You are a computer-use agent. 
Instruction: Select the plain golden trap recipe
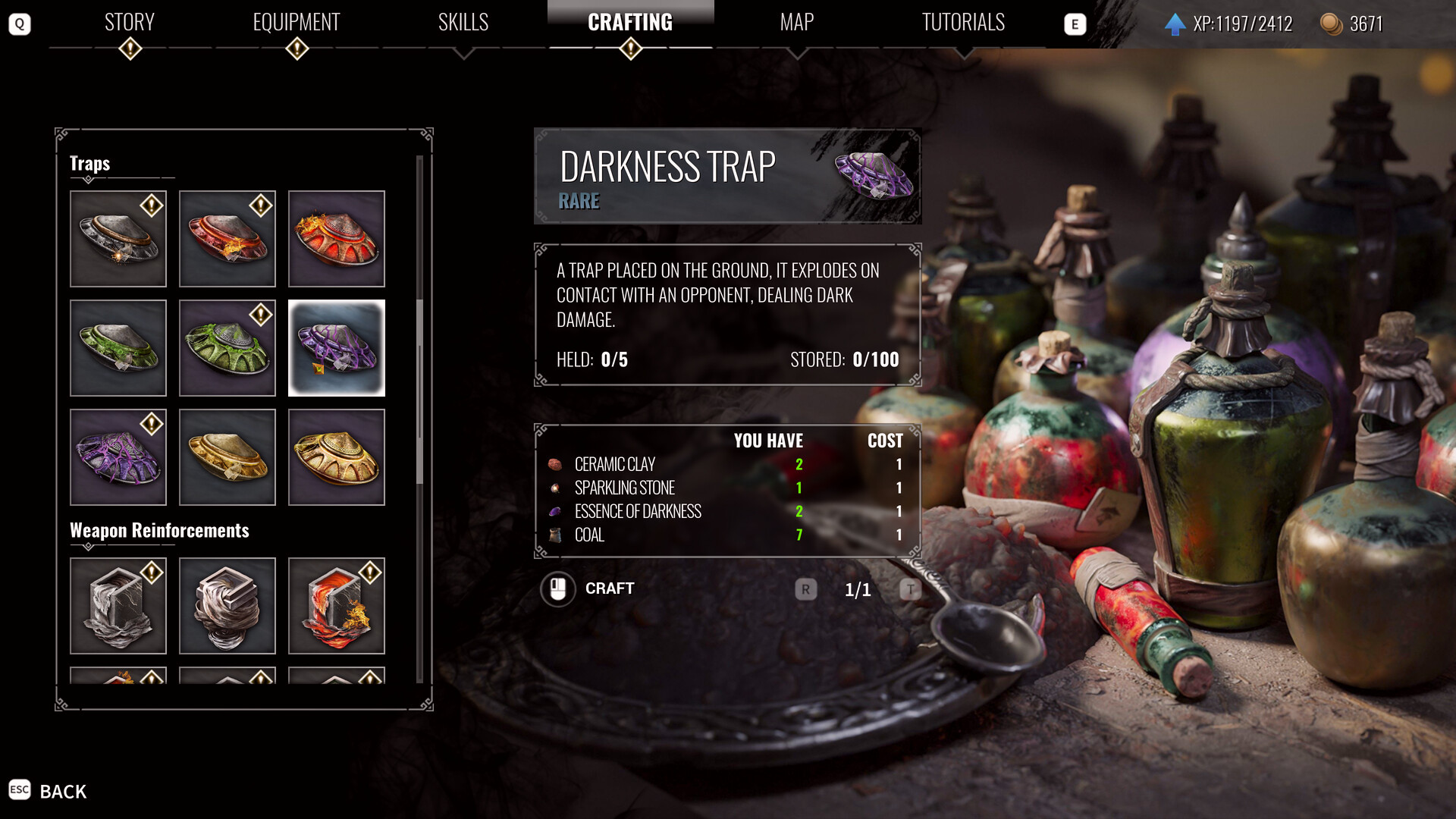point(227,457)
